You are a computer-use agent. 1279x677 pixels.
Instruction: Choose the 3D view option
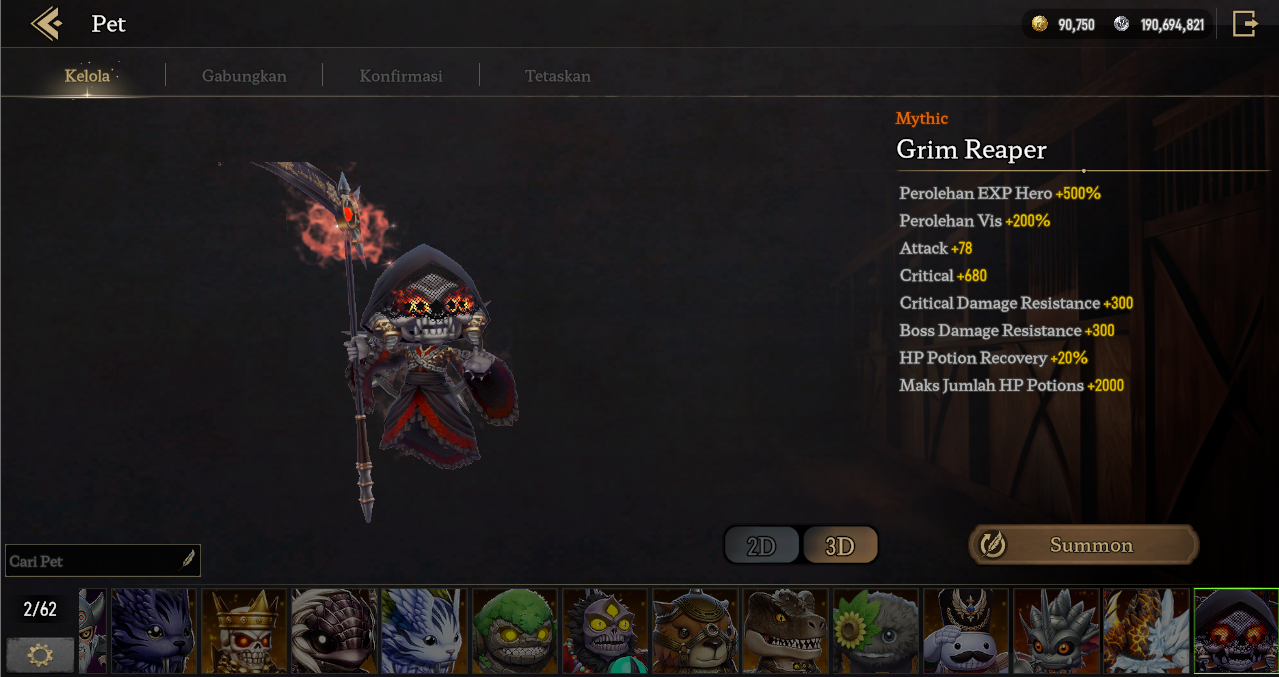click(x=840, y=546)
